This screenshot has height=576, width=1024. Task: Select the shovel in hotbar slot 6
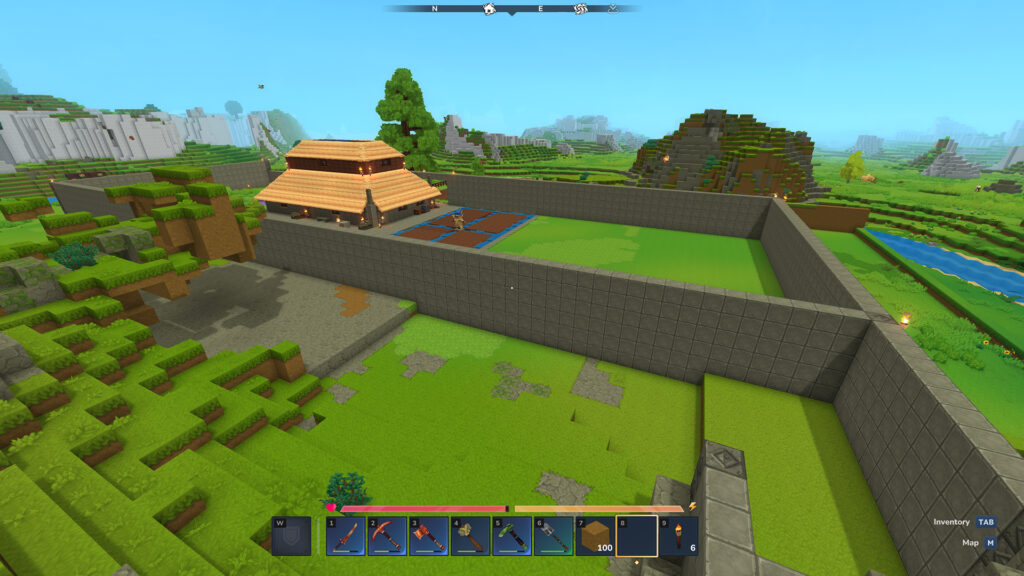click(553, 536)
